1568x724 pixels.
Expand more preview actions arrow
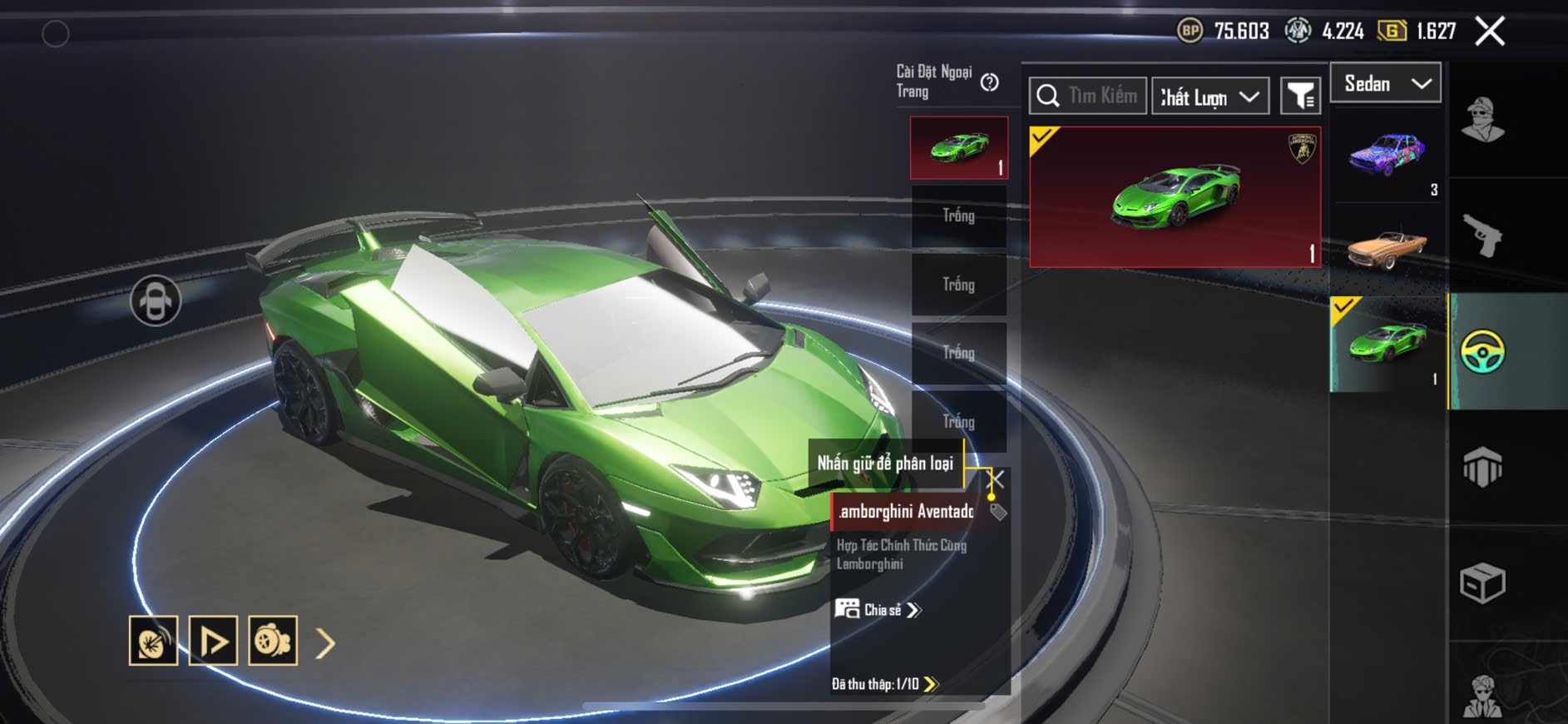pos(325,642)
